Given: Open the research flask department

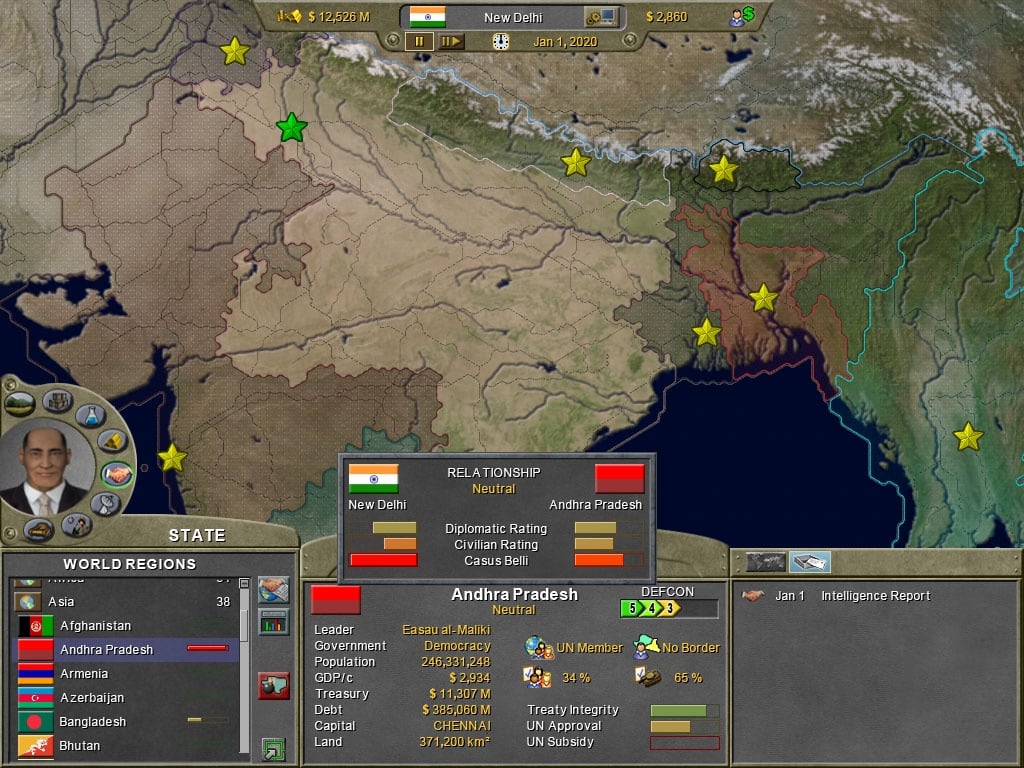Looking at the screenshot, I should click(x=93, y=413).
